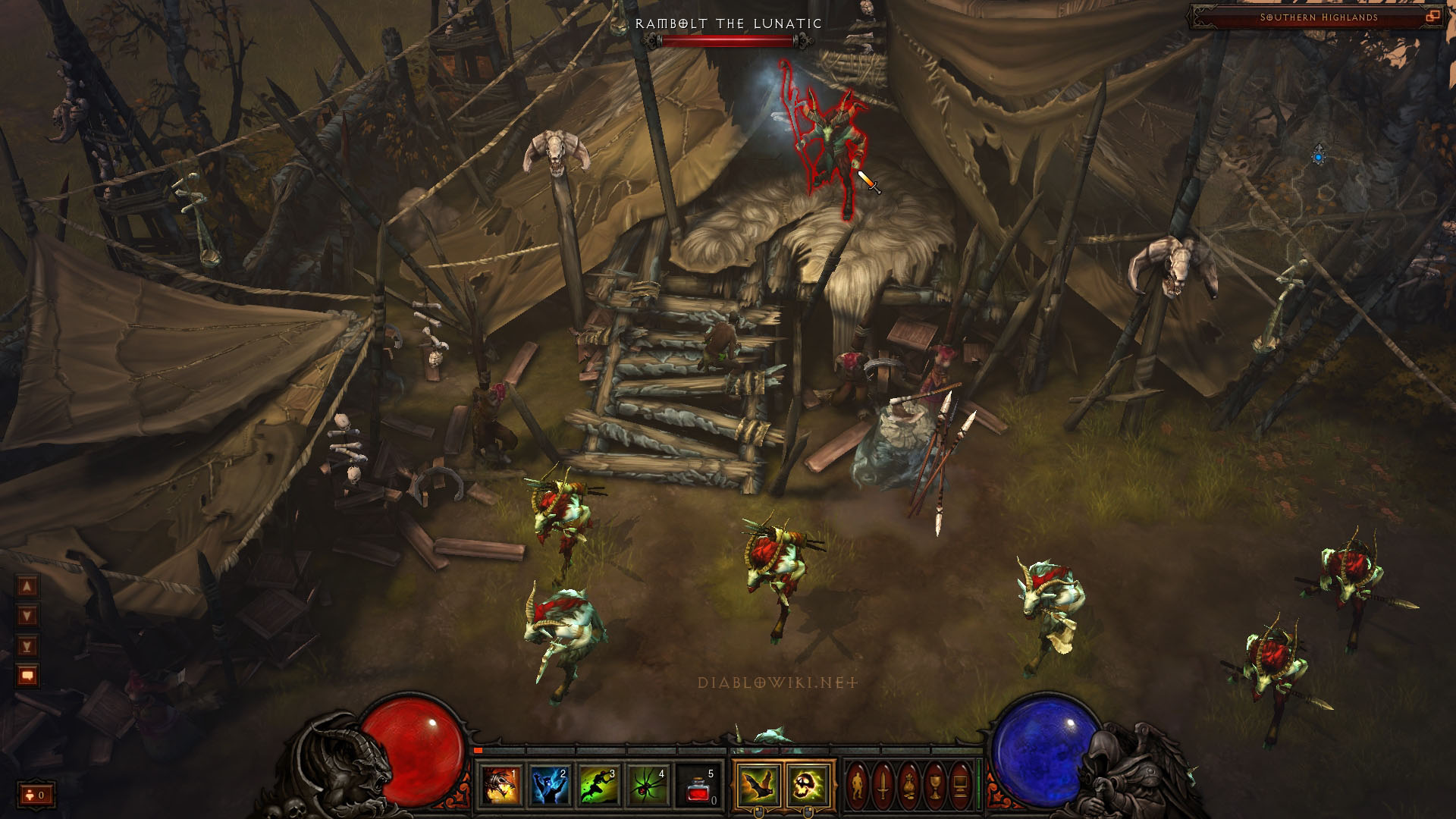Click the chat scroll up arrow

click(x=27, y=586)
